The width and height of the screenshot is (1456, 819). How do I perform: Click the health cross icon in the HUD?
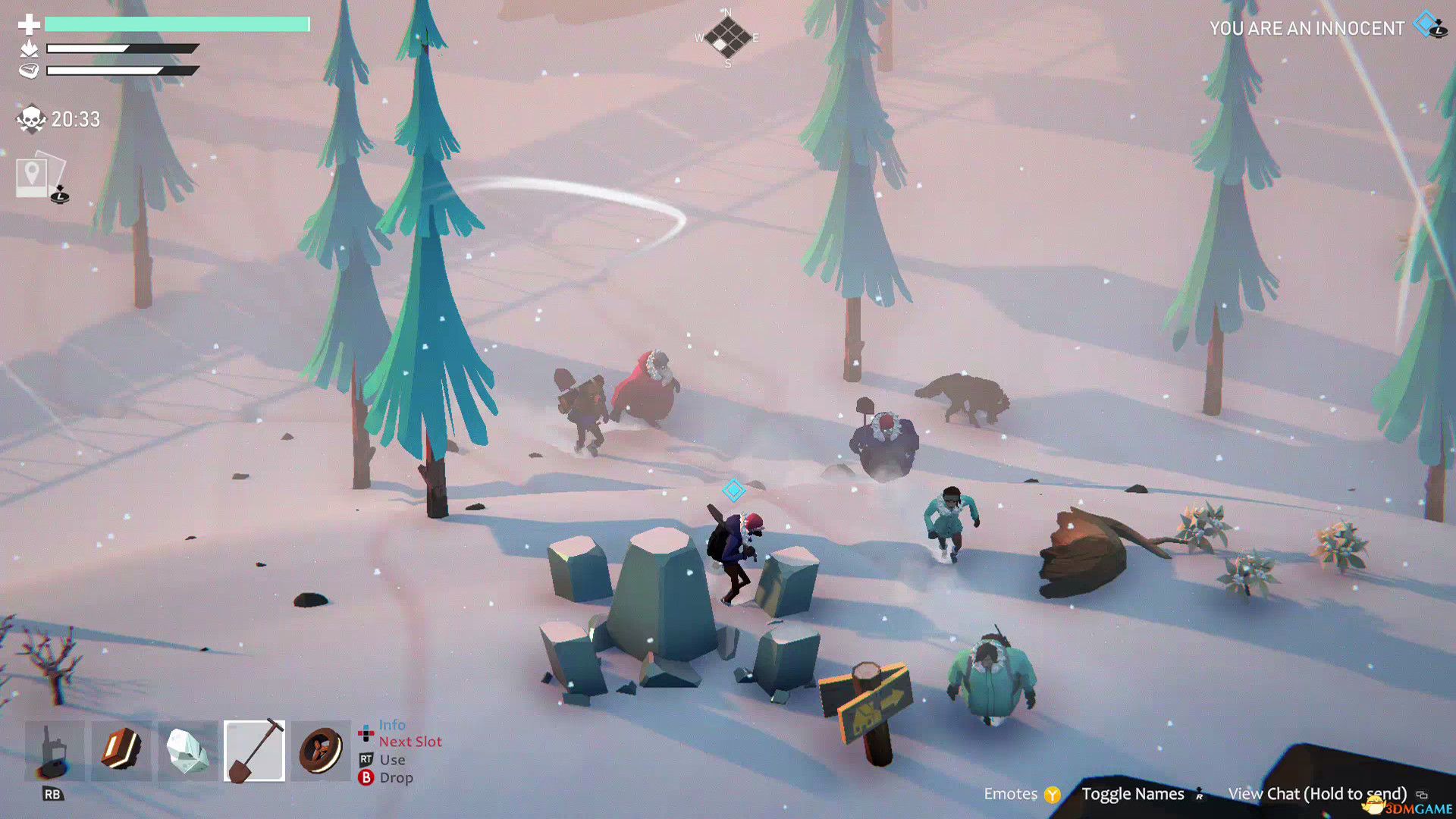click(29, 25)
